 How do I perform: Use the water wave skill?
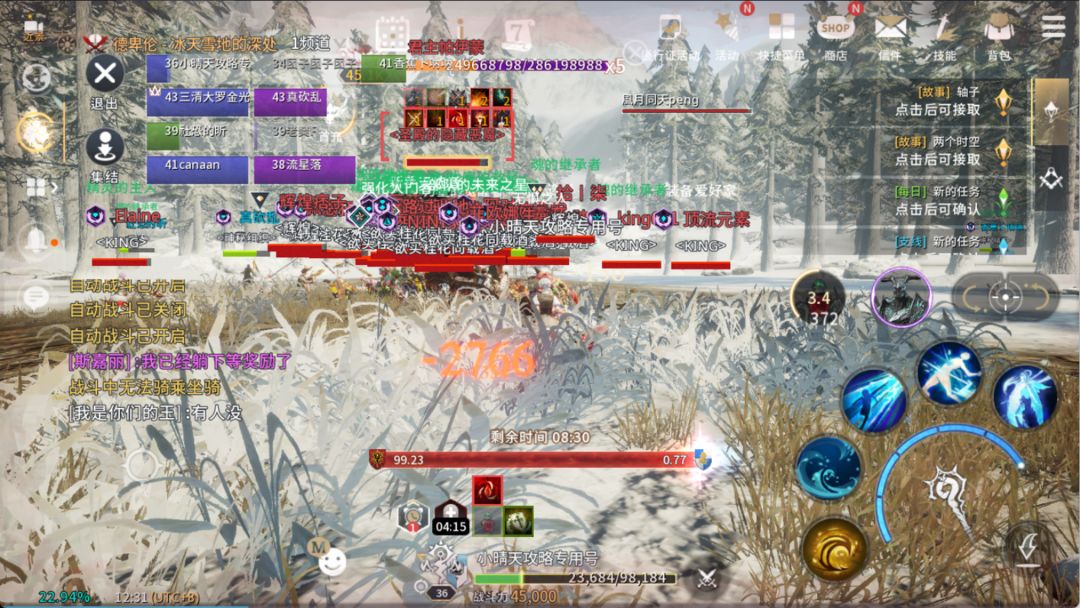pyautogui.click(x=828, y=468)
